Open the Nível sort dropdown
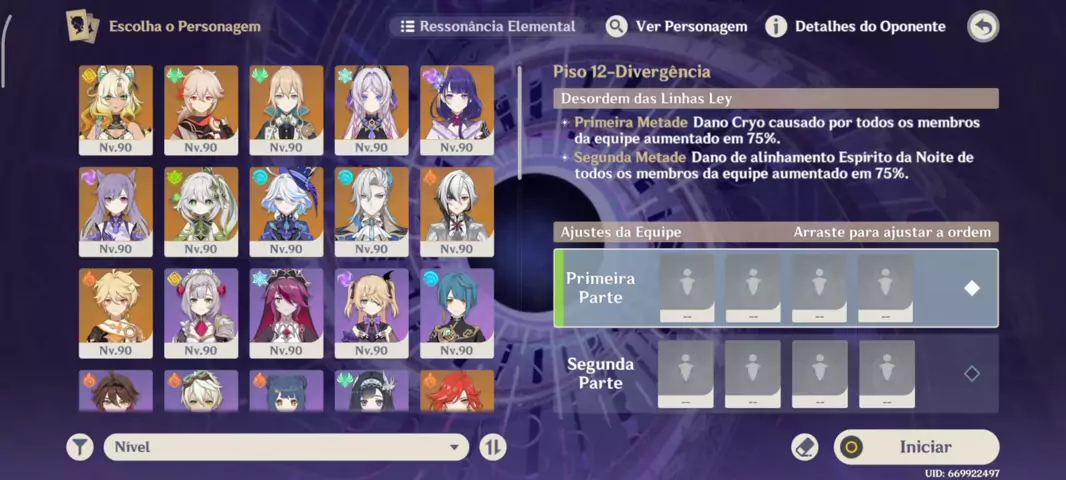 (285, 447)
